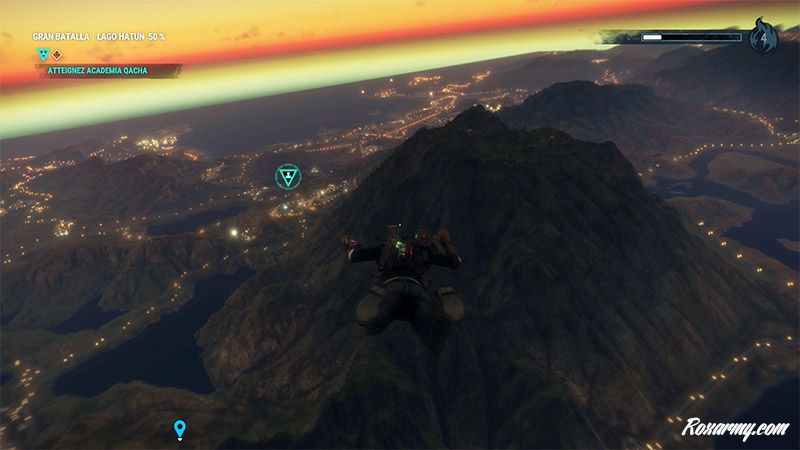800x450 pixels.
Task: Click the blue map pin marker
Action: pyautogui.click(x=180, y=429)
